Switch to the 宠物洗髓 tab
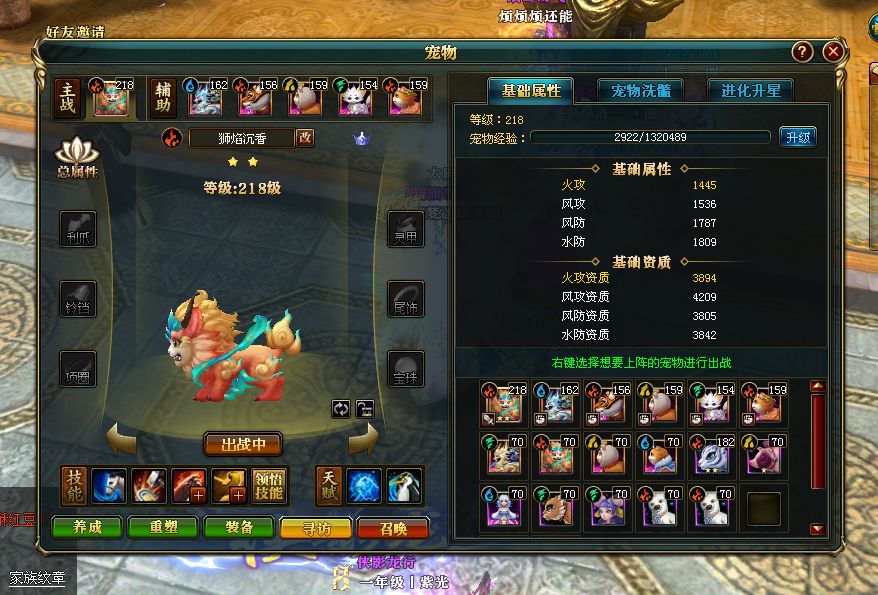This screenshot has height=595, width=878. point(641,90)
